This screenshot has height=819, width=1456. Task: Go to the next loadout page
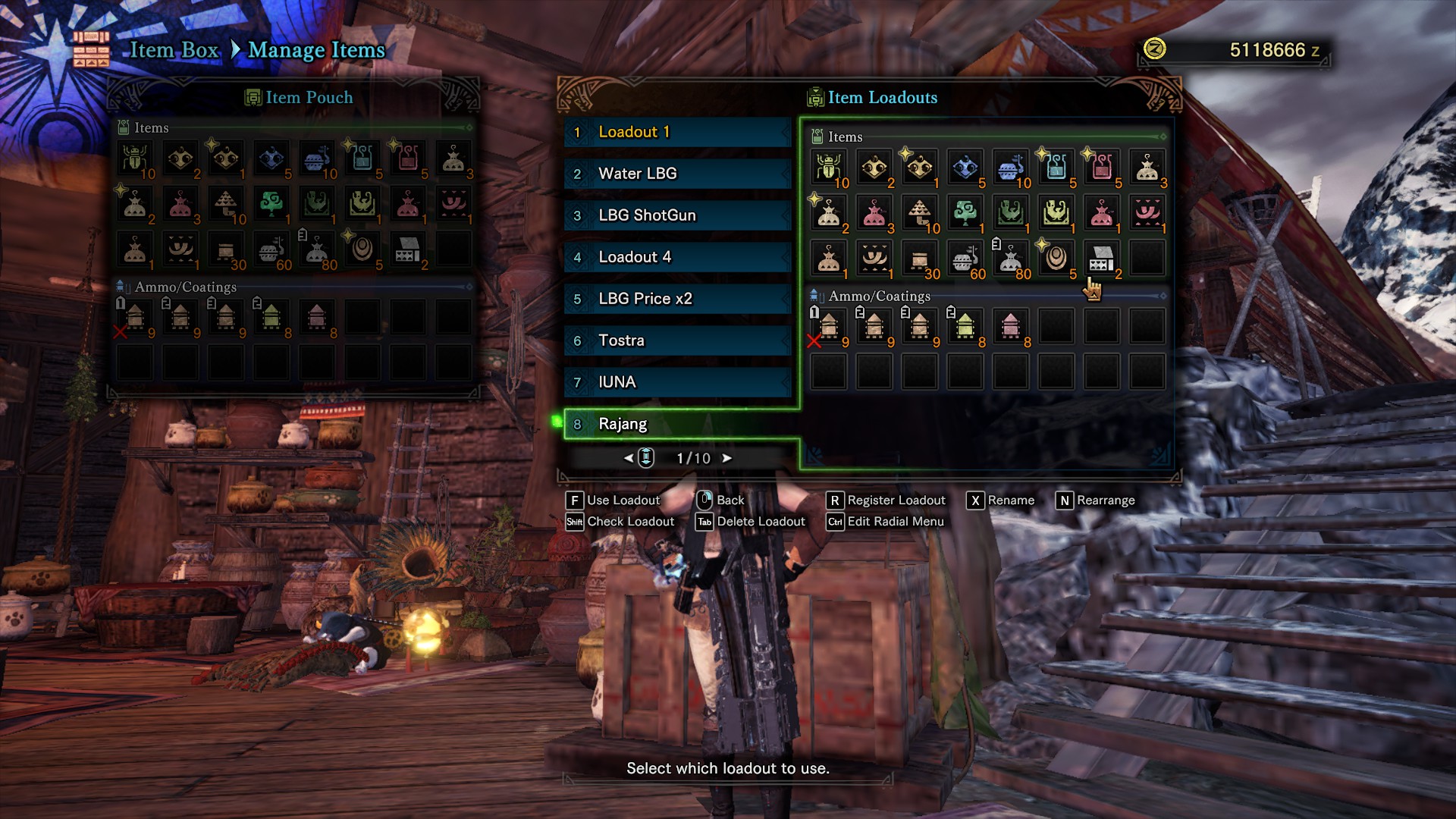[x=726, y=458]
